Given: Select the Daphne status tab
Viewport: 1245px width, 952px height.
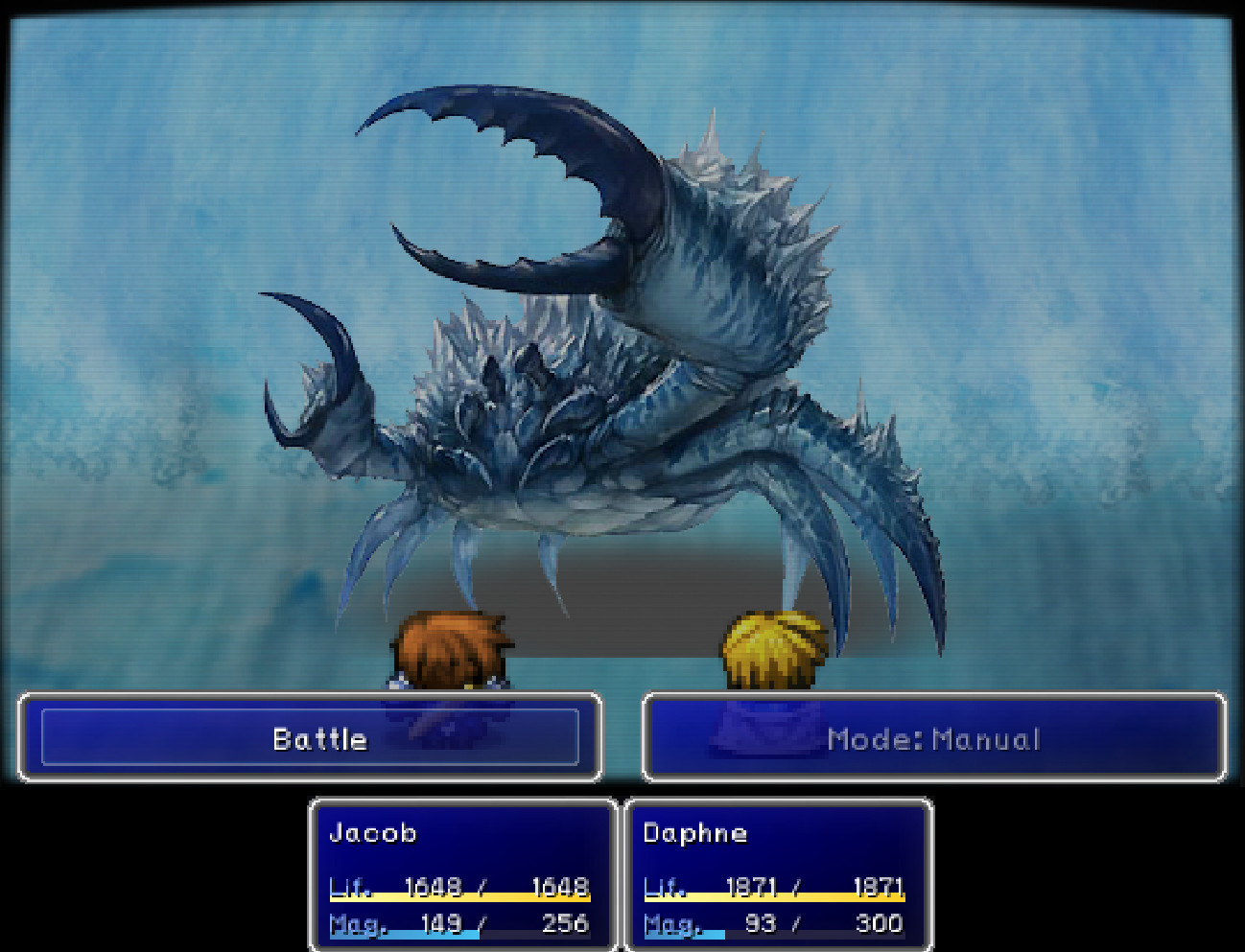Looking at the screenshot, I should (694, 833).
